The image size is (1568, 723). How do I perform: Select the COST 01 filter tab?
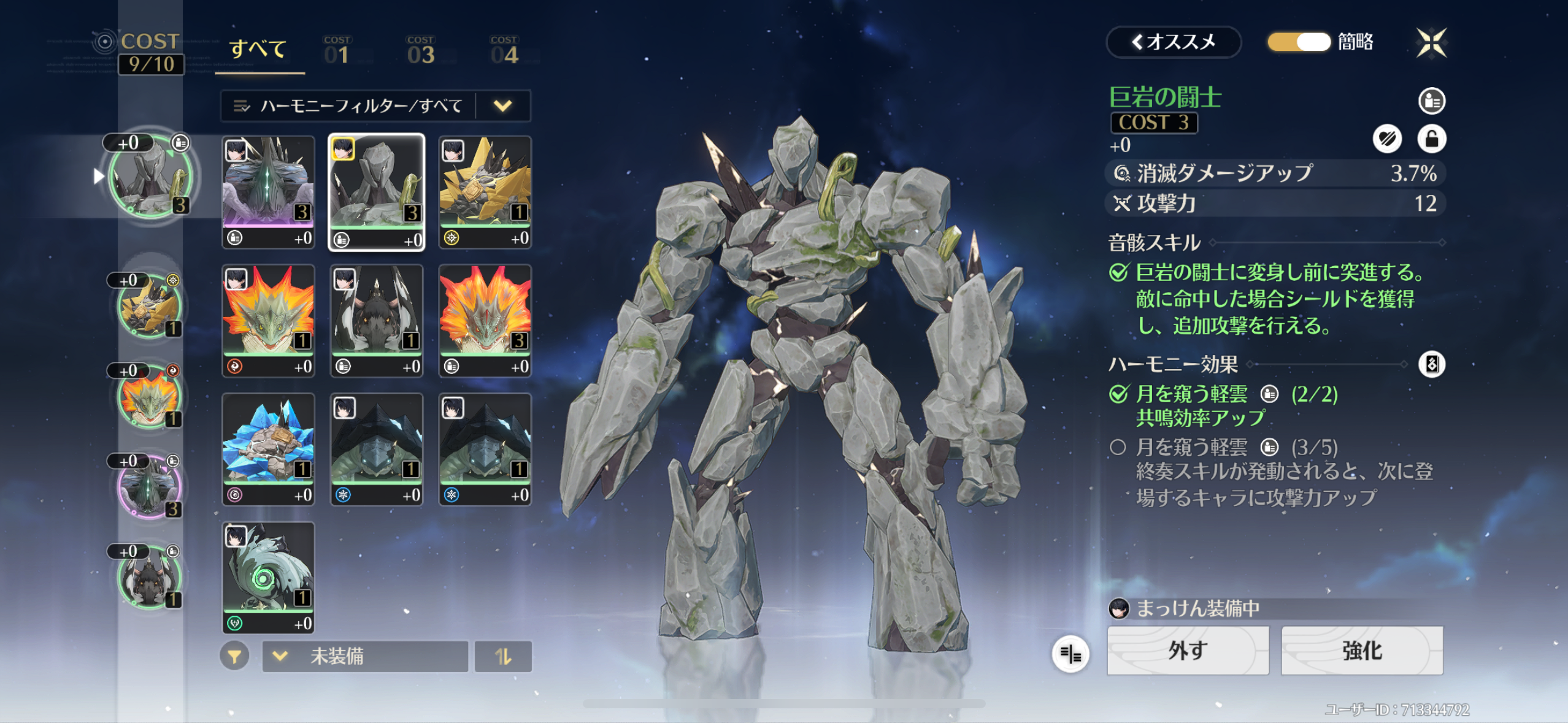[337, 50]
